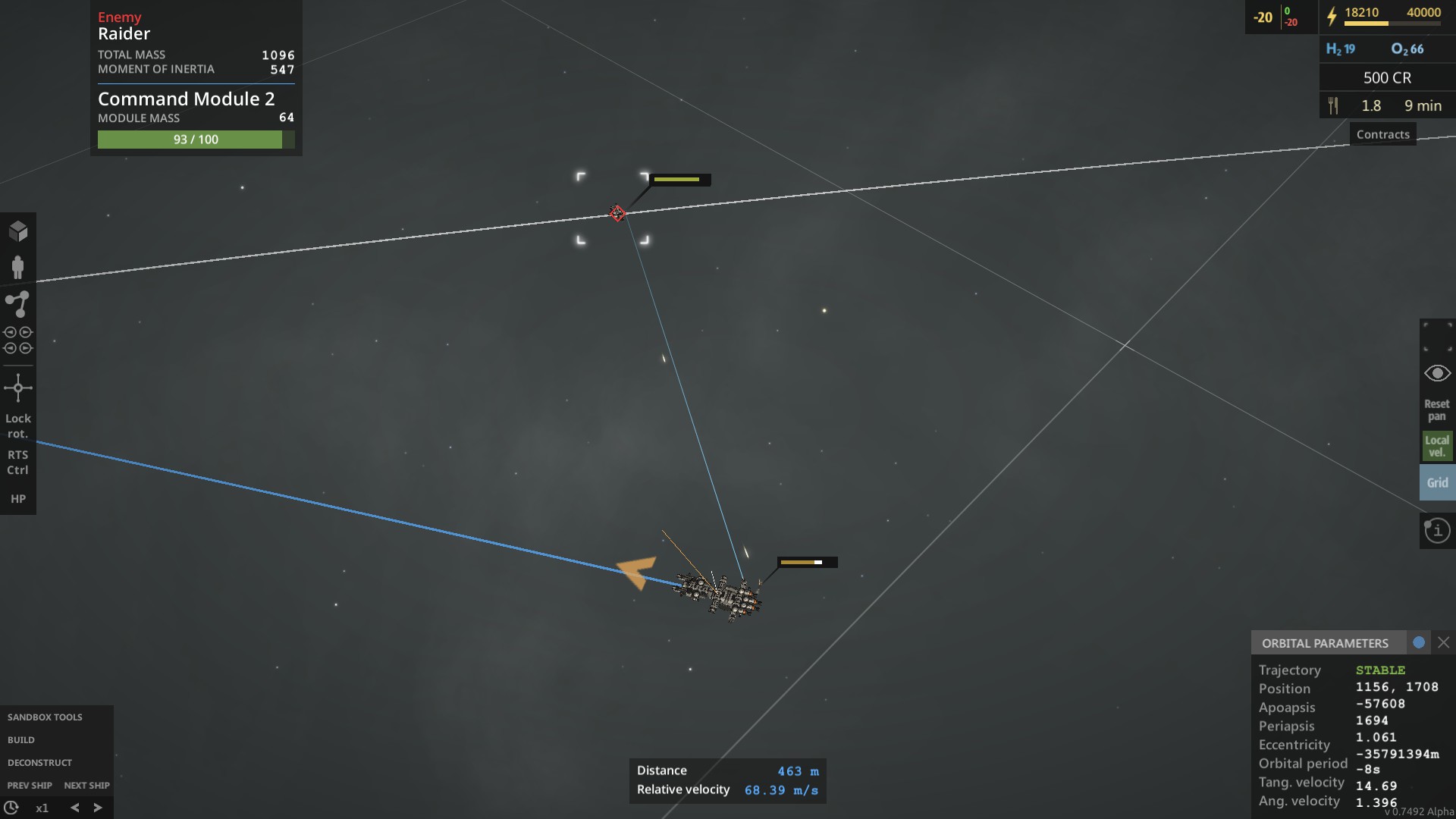Image resolution: width=1456 pixels, height=819 pixels.
Task: Toggle Local vel. display mode
Action: click(x=1437, y=446)
